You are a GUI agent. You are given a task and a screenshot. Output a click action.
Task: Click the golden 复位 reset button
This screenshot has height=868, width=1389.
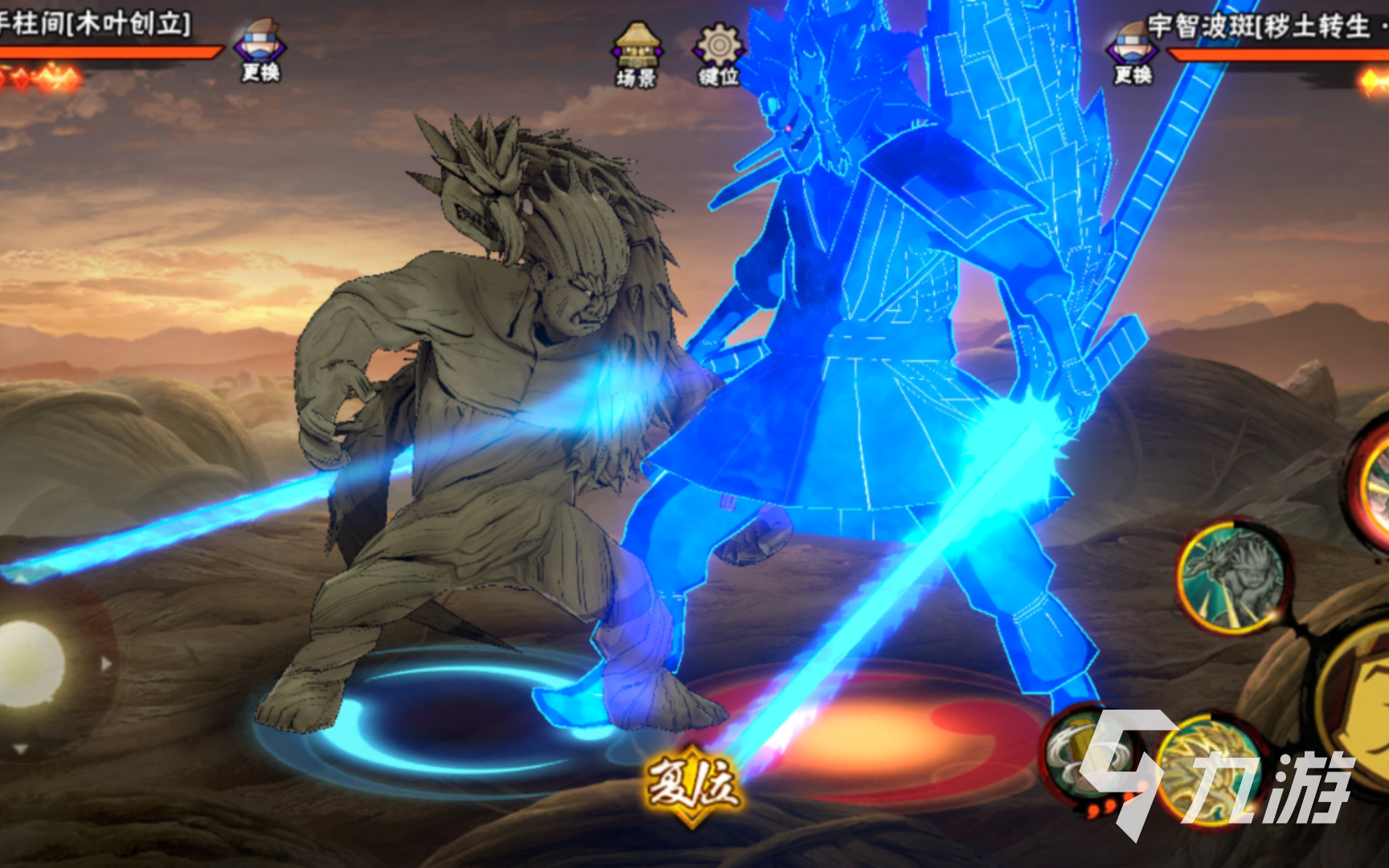tap(692, 783)
